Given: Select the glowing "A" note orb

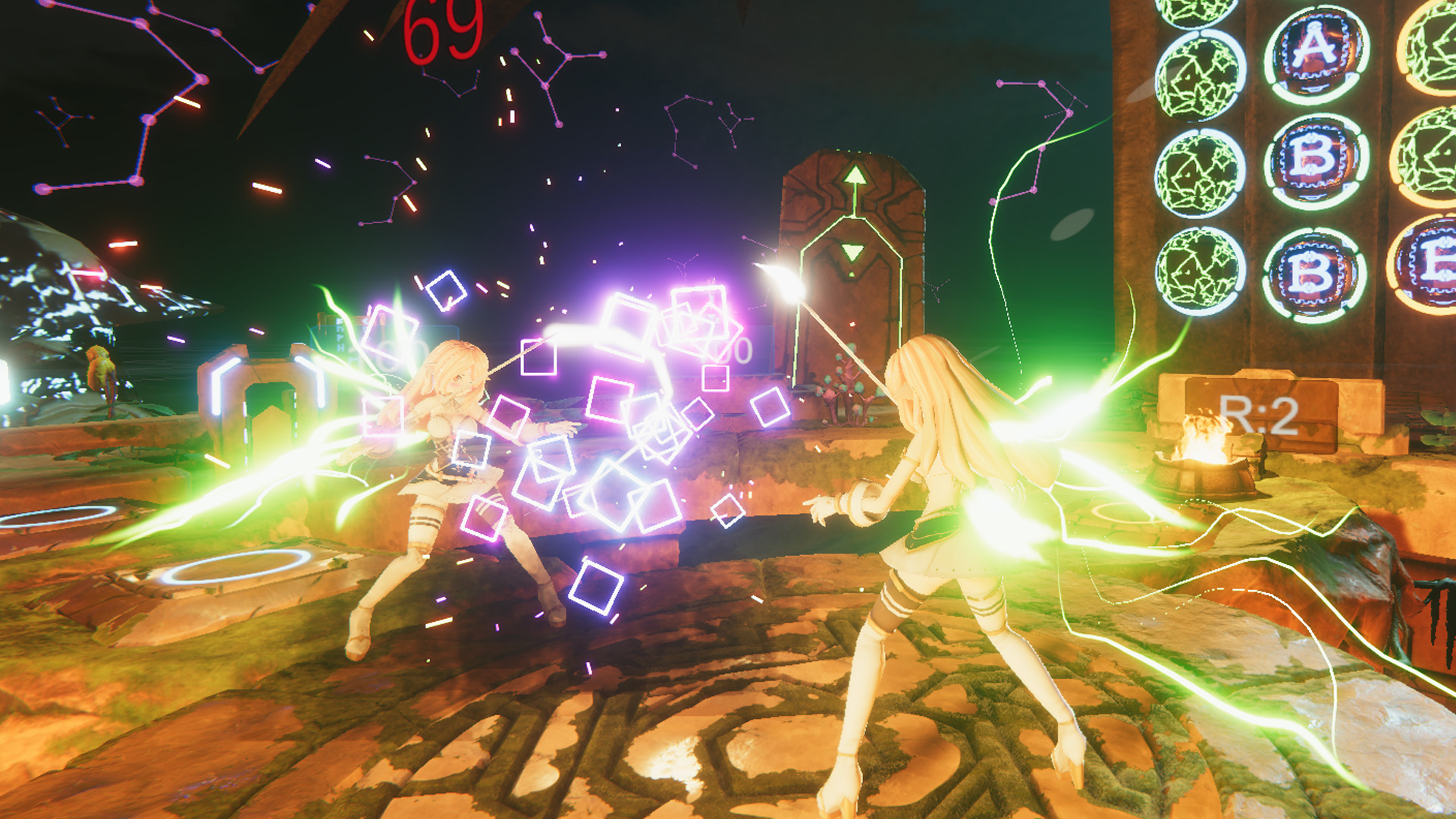Looking at the screenshot, I should pos(1316,53).
